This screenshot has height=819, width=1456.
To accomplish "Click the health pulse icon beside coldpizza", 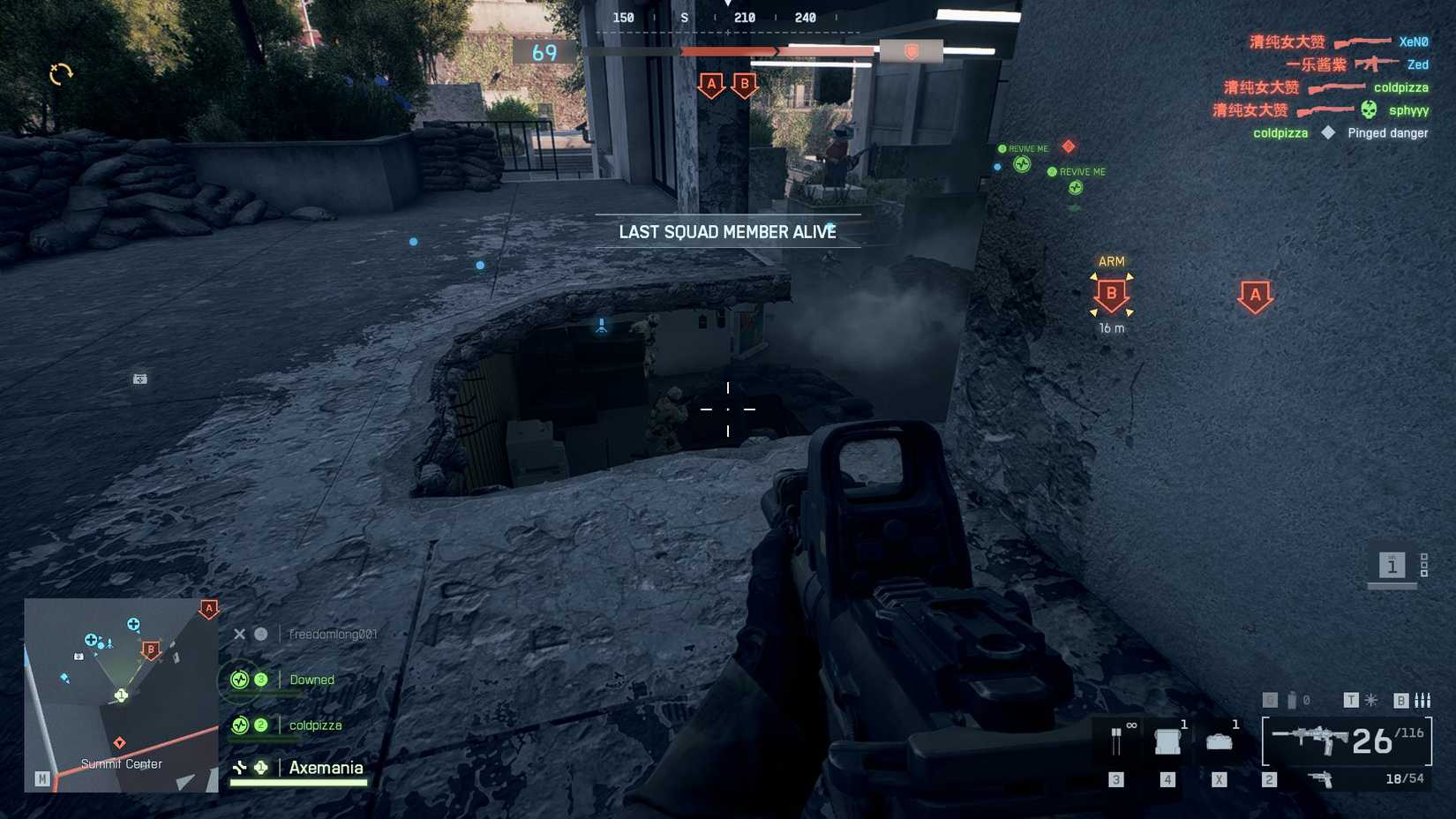I will pyautogui.click(x=238, y=725).
